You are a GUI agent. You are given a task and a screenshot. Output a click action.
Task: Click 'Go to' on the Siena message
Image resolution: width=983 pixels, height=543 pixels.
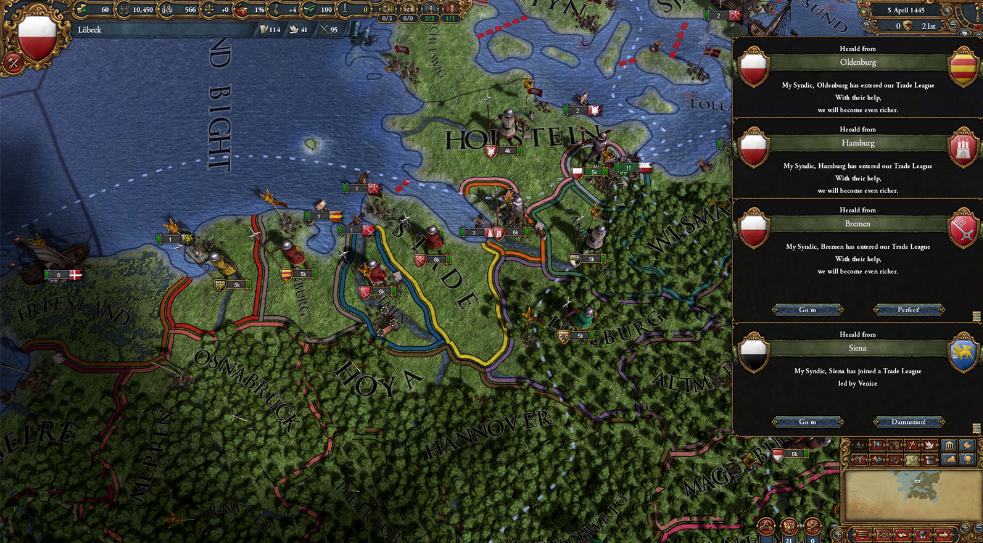click(x=807, y=422)
